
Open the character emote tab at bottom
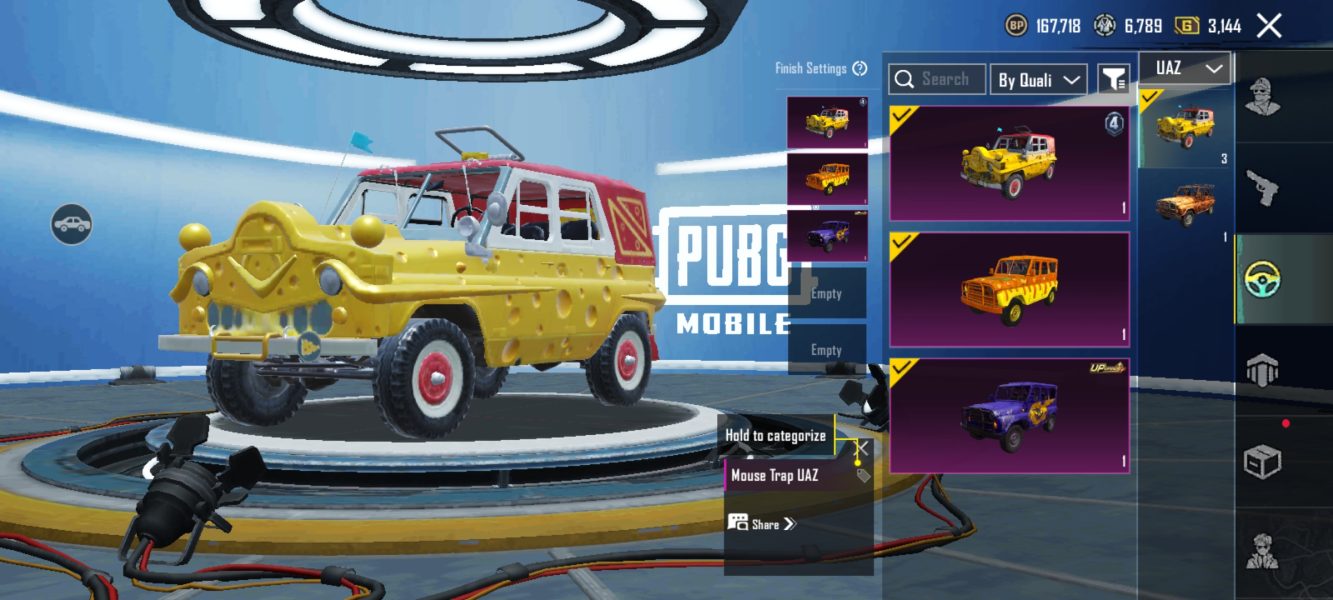click(1262, 551)
